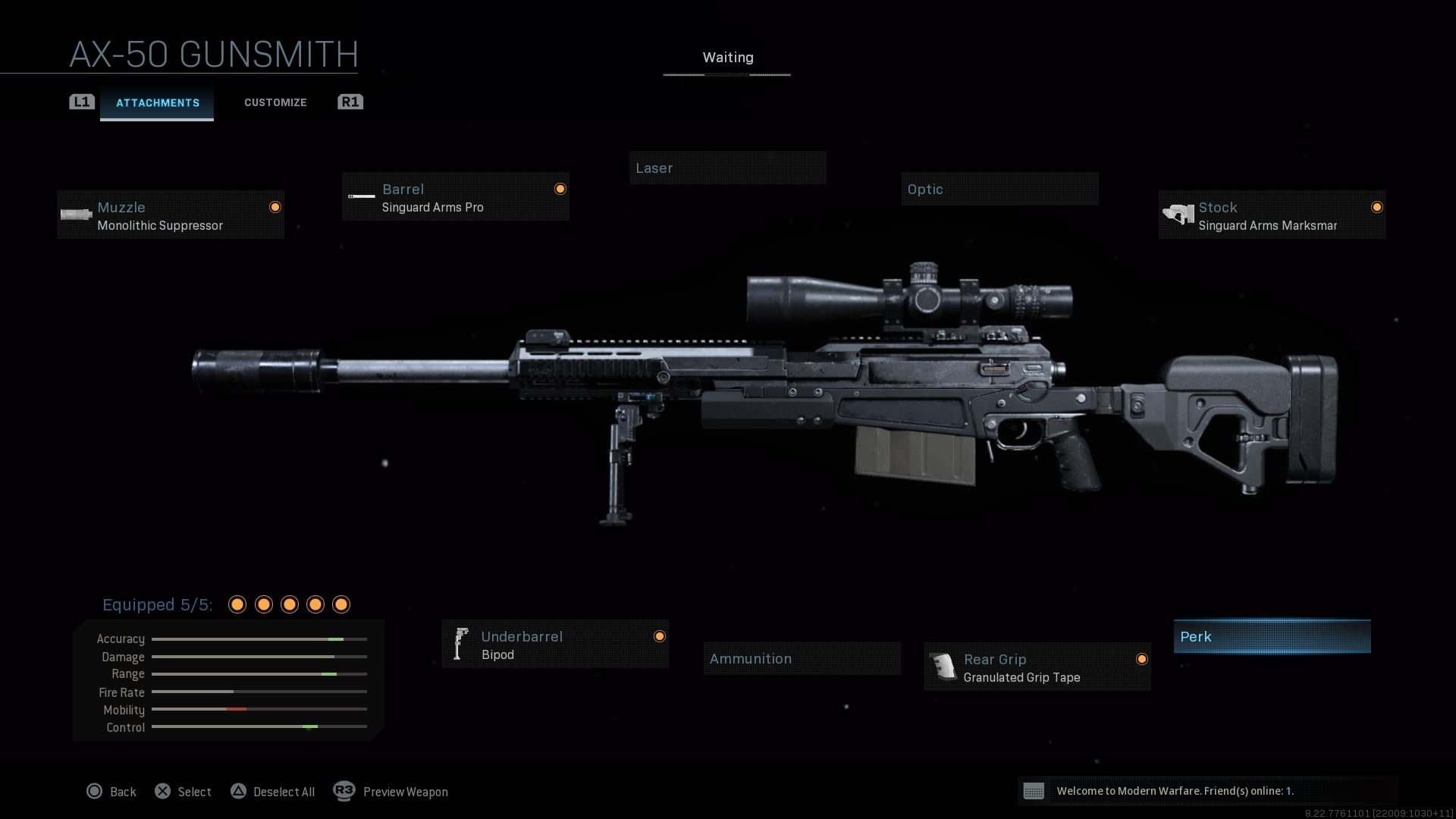The width and height of the screenshot is (1456, 819).
Task: Switch to the Customize tab
Action: 275,102
